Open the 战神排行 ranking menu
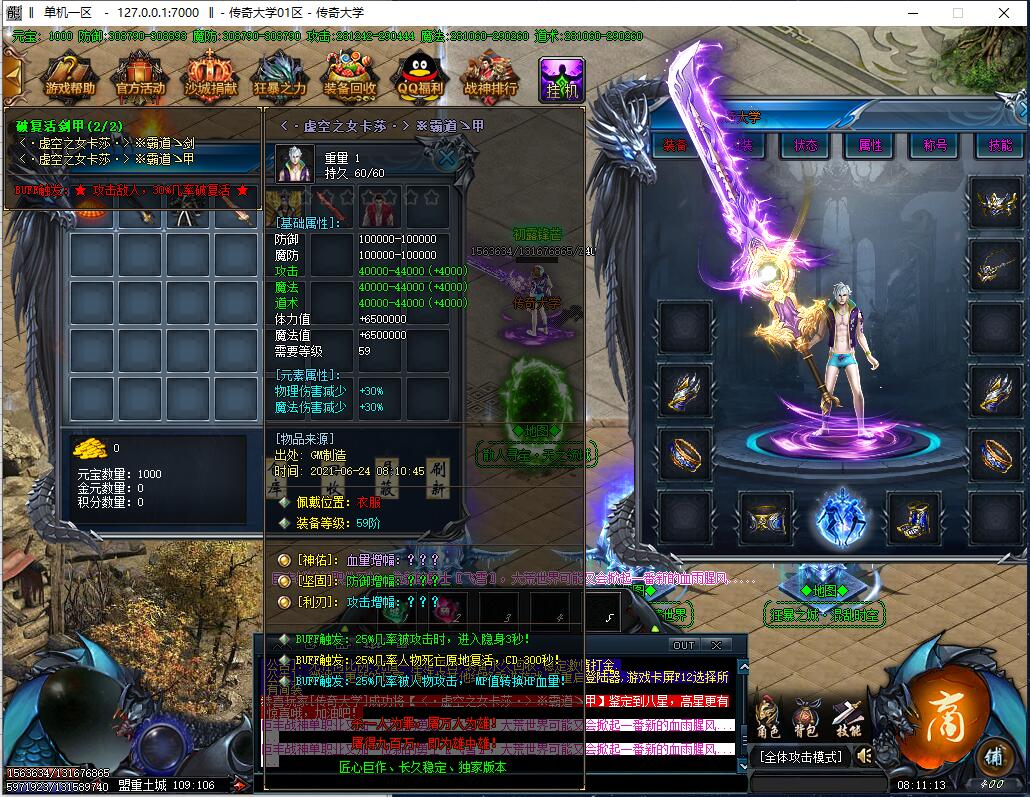This screenshot has width=1030, height=797. [490, 76]
